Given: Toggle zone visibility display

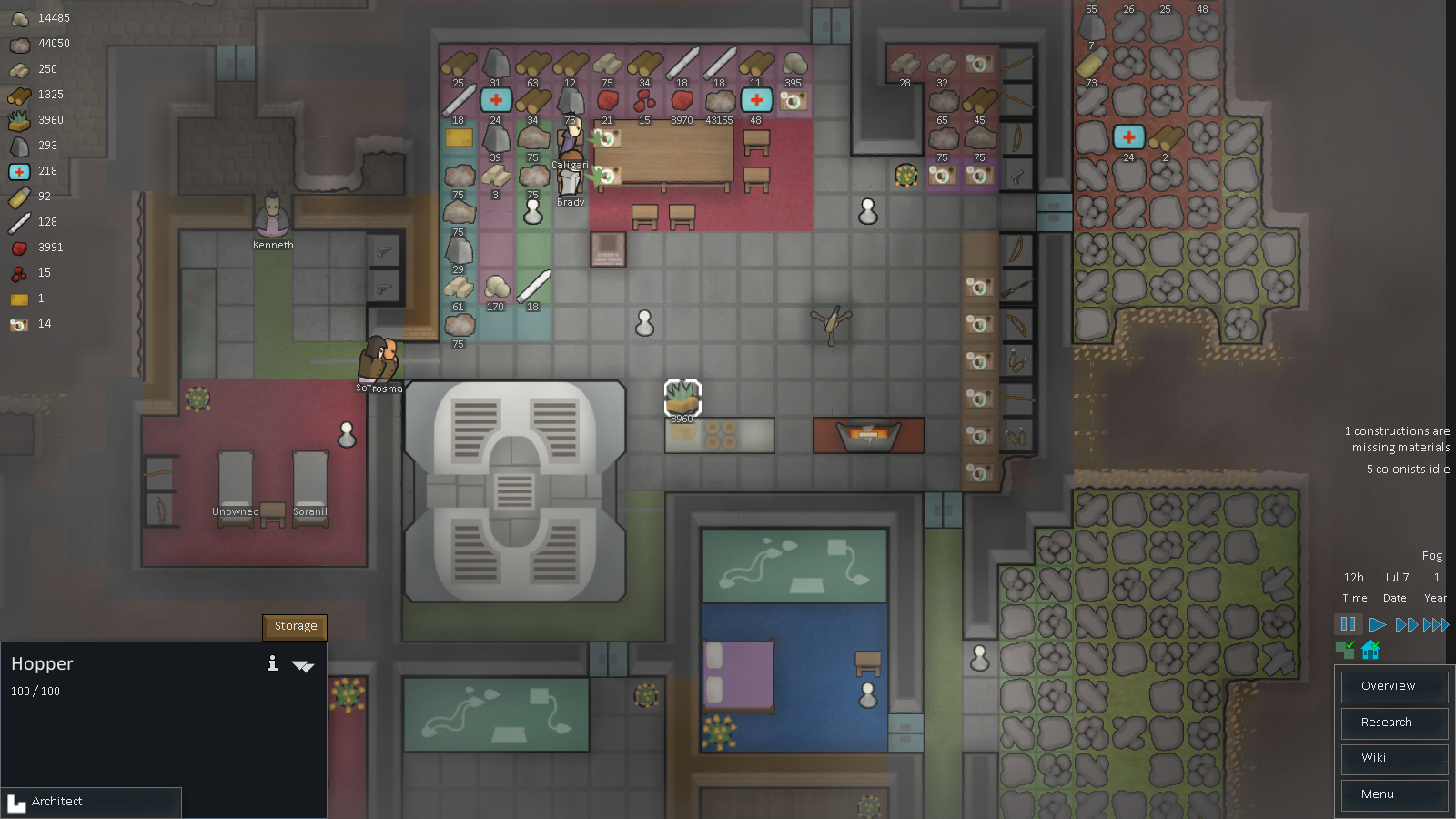Looking at the screenshot, I should tap(1345, 649).
